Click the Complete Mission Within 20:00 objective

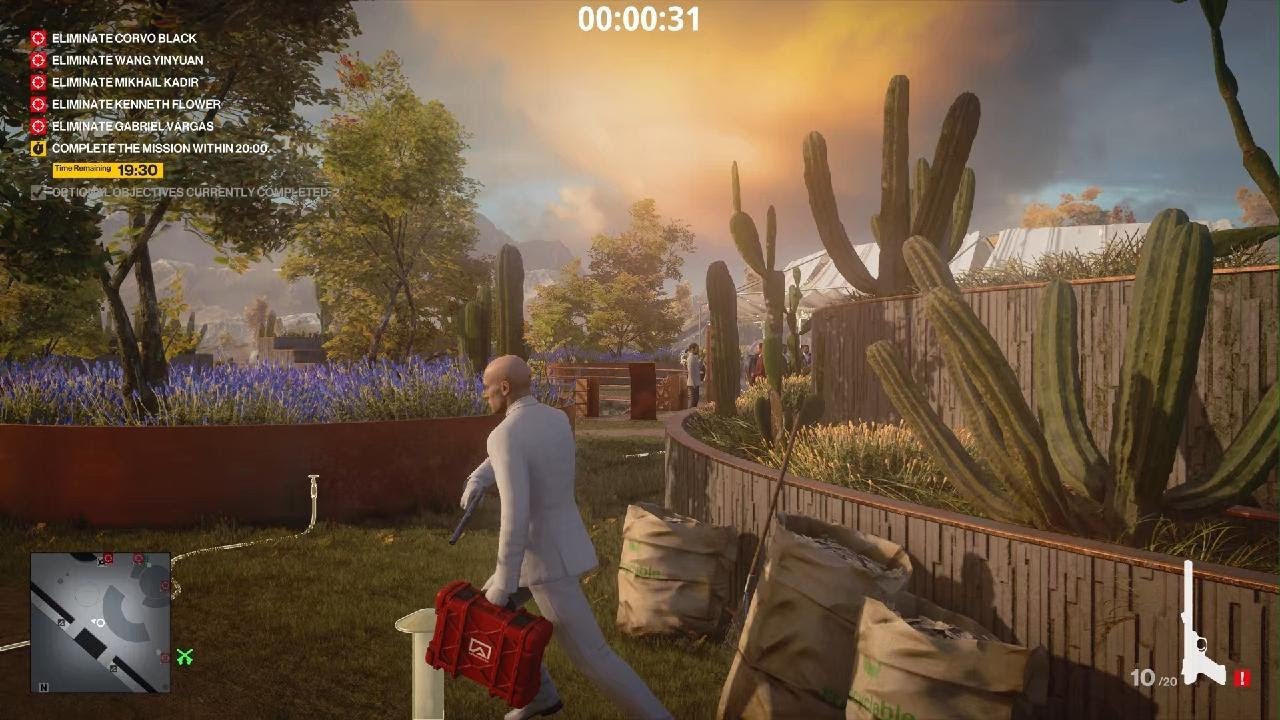(x=160, y=148)
